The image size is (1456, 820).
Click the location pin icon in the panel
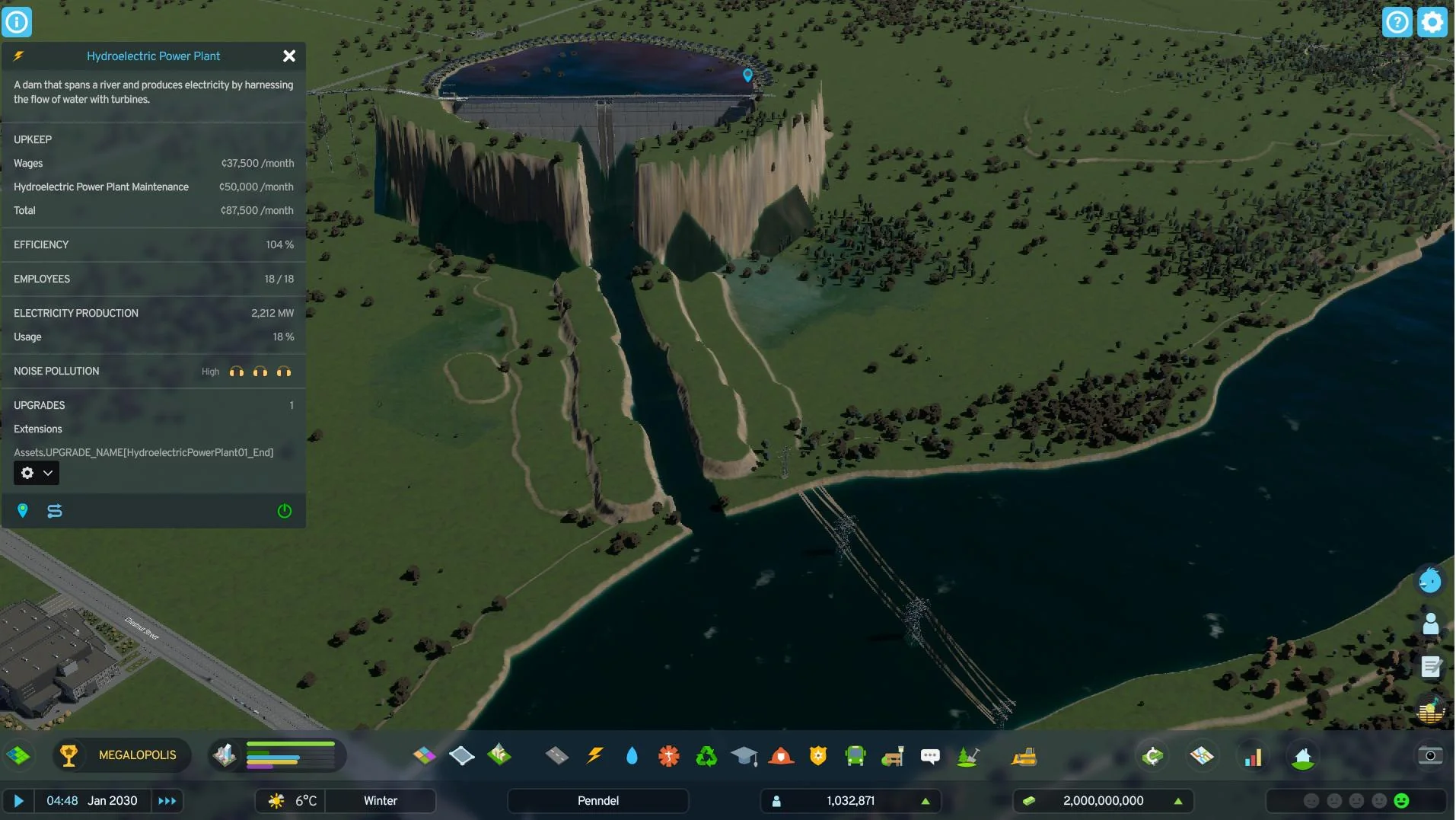point(23,511)
